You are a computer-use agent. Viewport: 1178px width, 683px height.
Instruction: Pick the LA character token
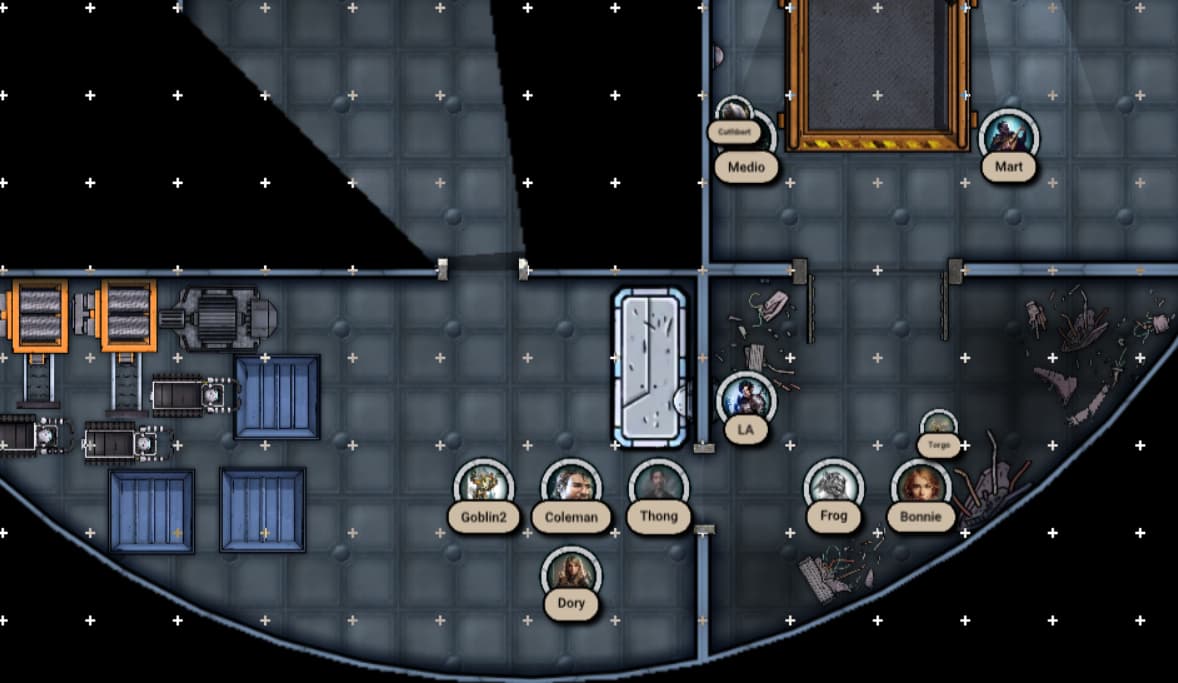[x=745, y=400]
